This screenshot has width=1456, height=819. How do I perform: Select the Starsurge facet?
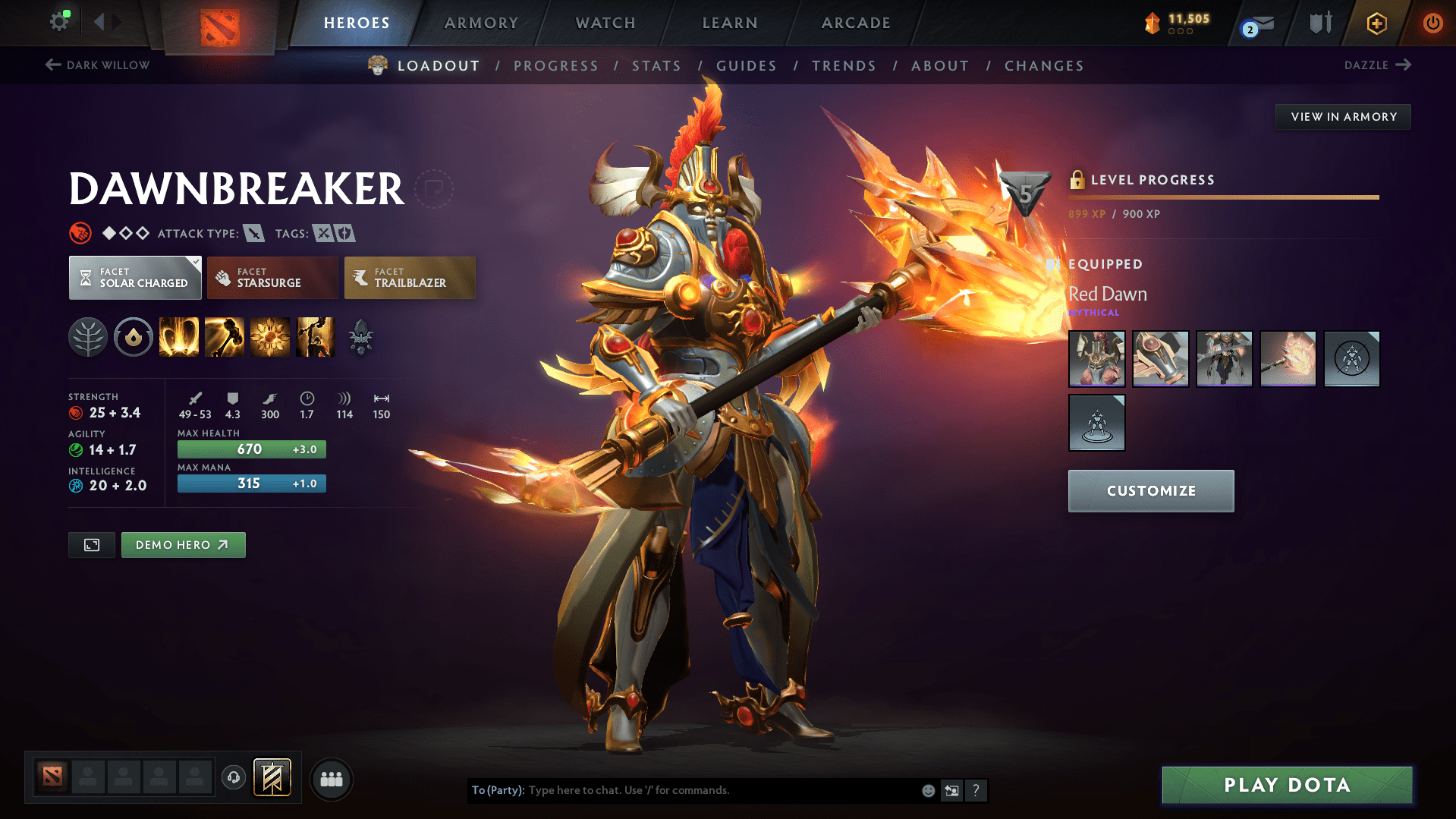pos(272,278)
